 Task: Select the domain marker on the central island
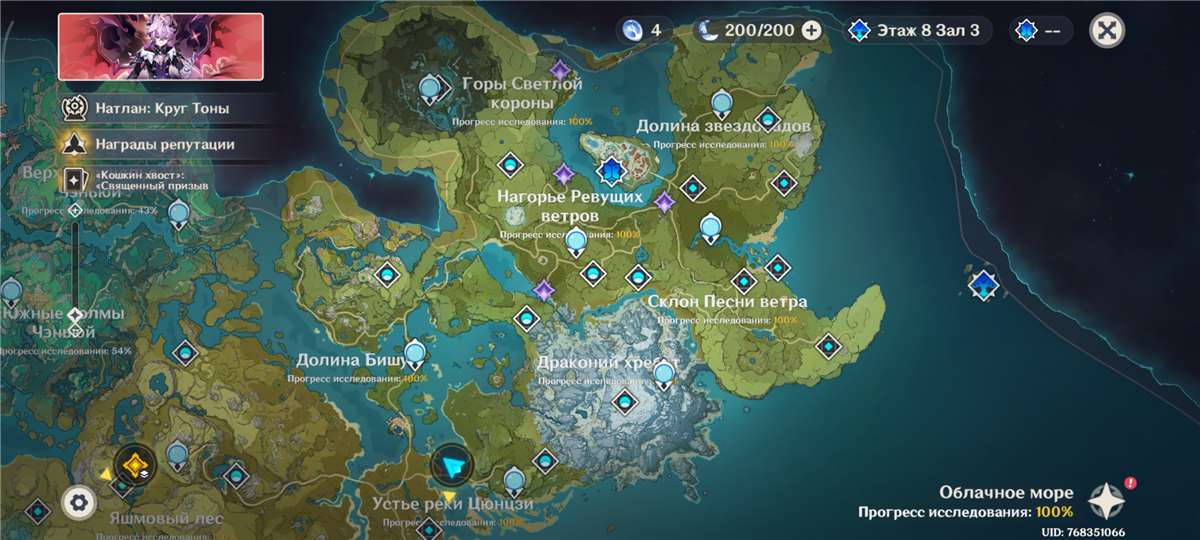coord(609,172)
